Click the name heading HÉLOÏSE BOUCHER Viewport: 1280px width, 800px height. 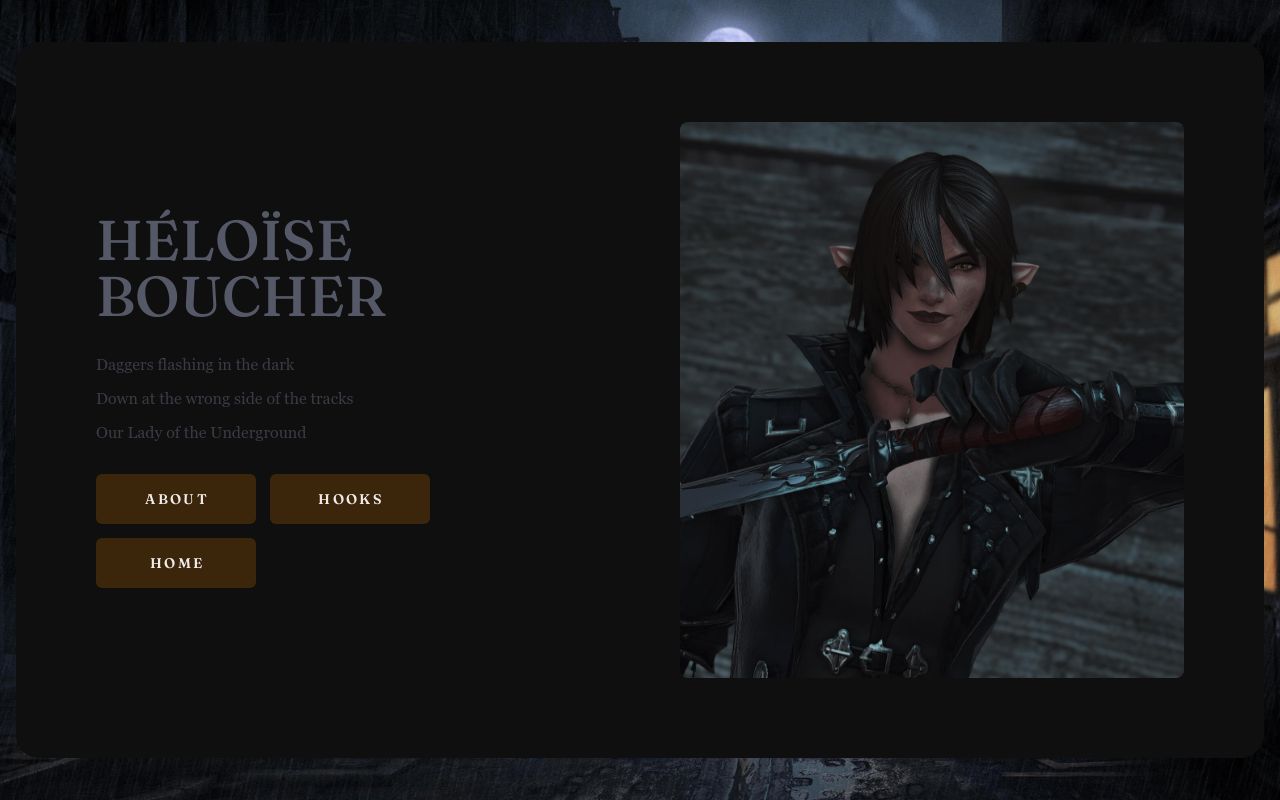click(x=241, y=268)
